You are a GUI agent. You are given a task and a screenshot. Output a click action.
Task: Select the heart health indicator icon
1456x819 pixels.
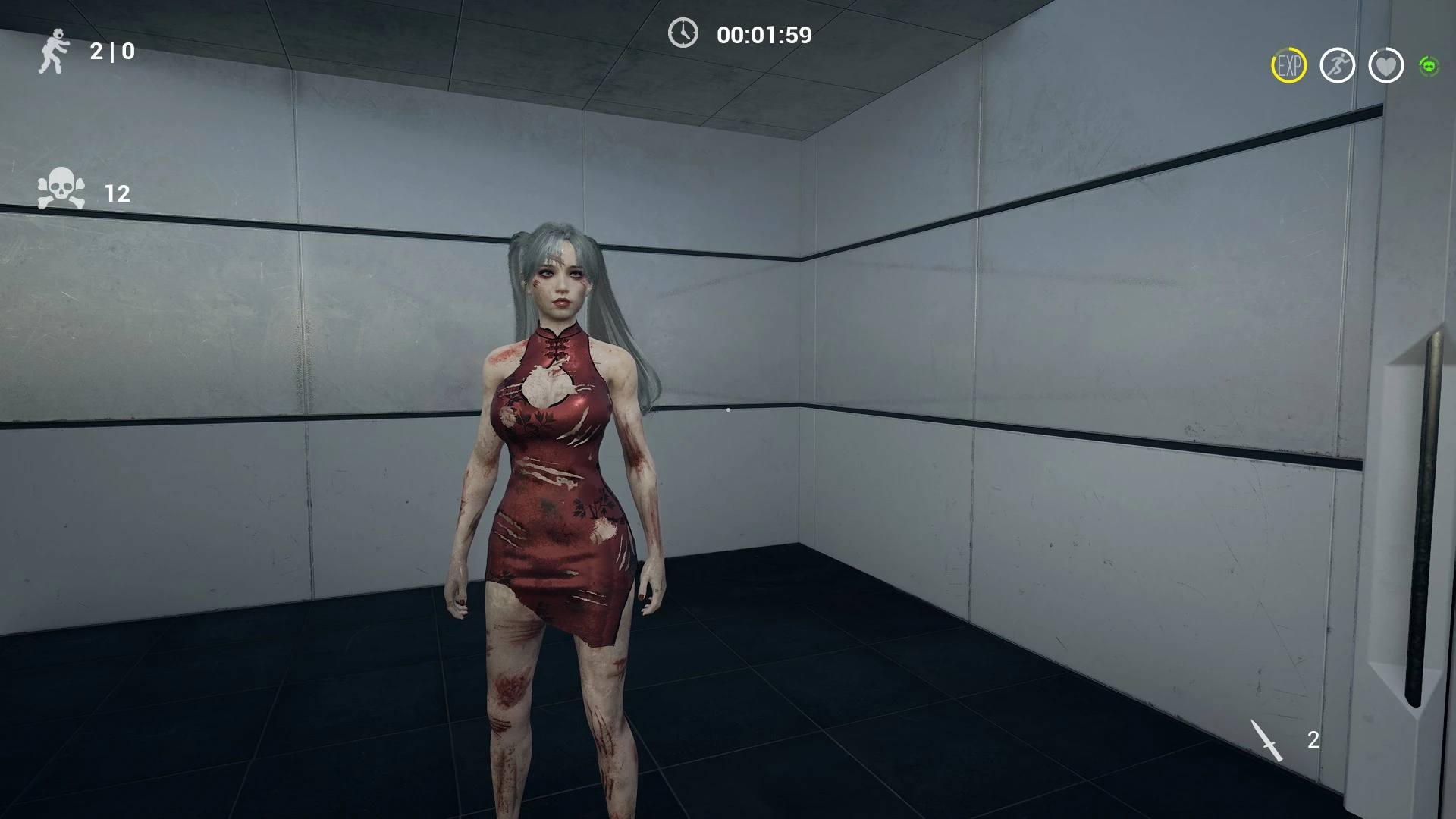pos(1387,67)
